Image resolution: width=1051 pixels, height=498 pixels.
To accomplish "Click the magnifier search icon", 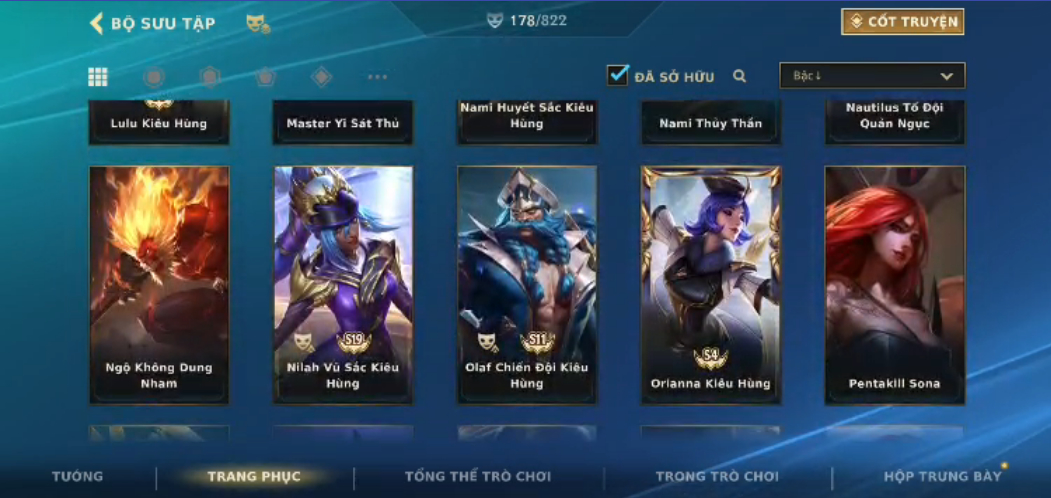I will 740,76.
